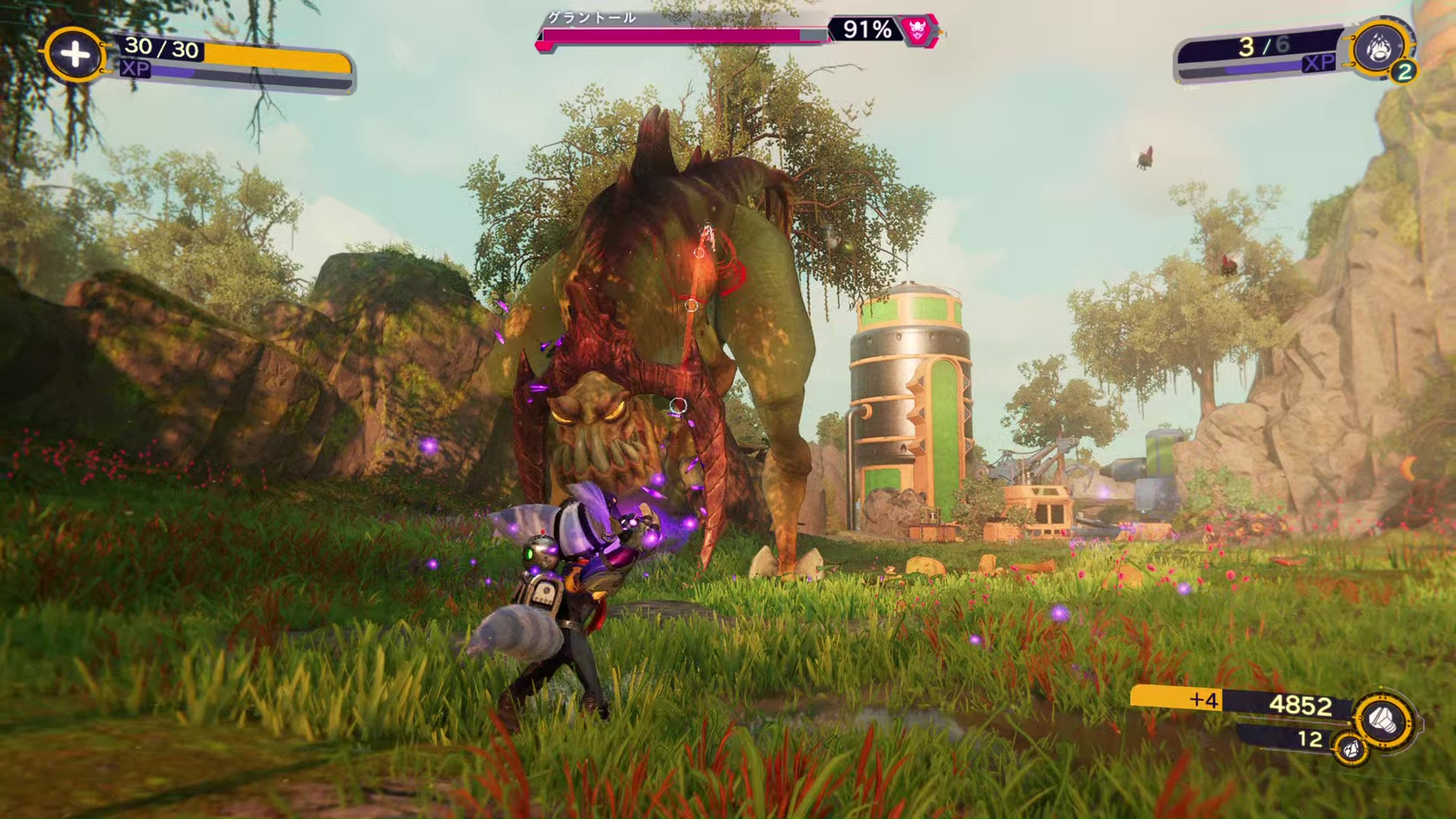Click the small Raritanium crystal icon

point(1351,749)
